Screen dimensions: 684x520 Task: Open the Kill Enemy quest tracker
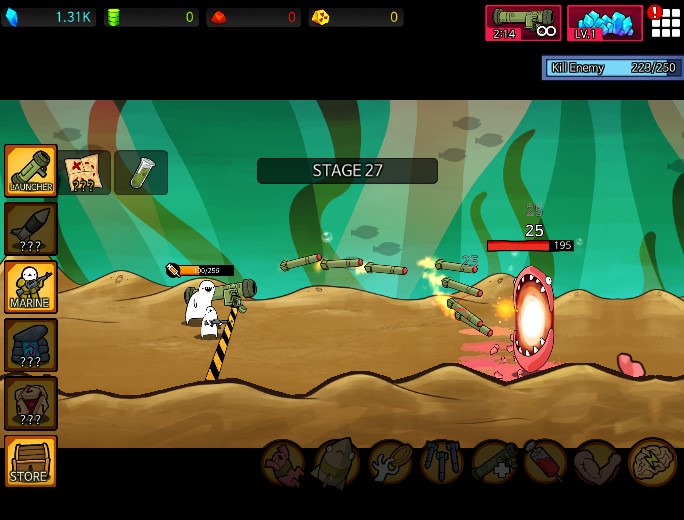click(612, 68)
